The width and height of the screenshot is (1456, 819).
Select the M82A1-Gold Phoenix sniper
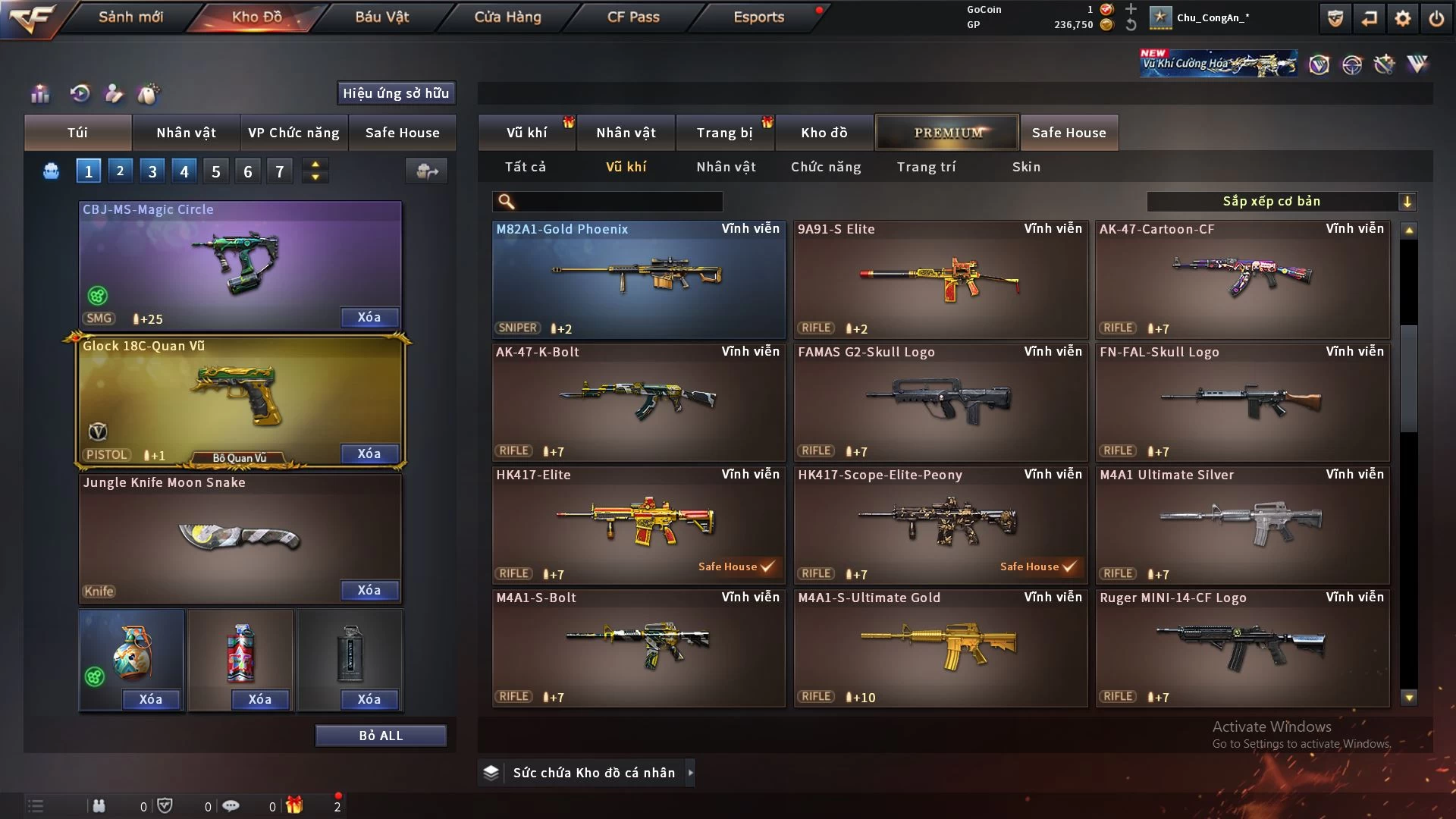click(x=638, y=279)
